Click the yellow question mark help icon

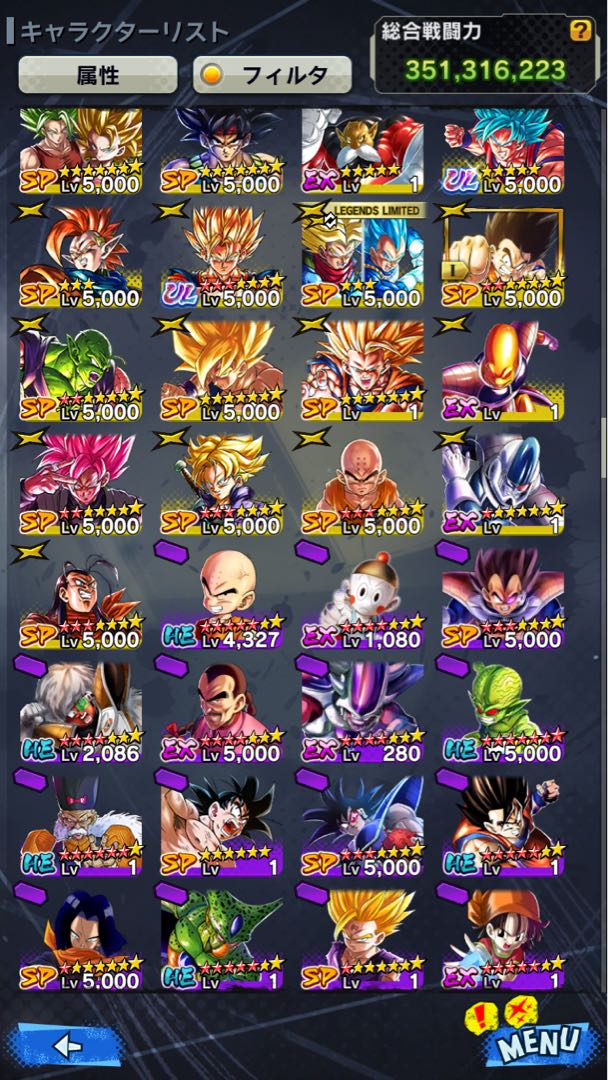pos(579,31)
